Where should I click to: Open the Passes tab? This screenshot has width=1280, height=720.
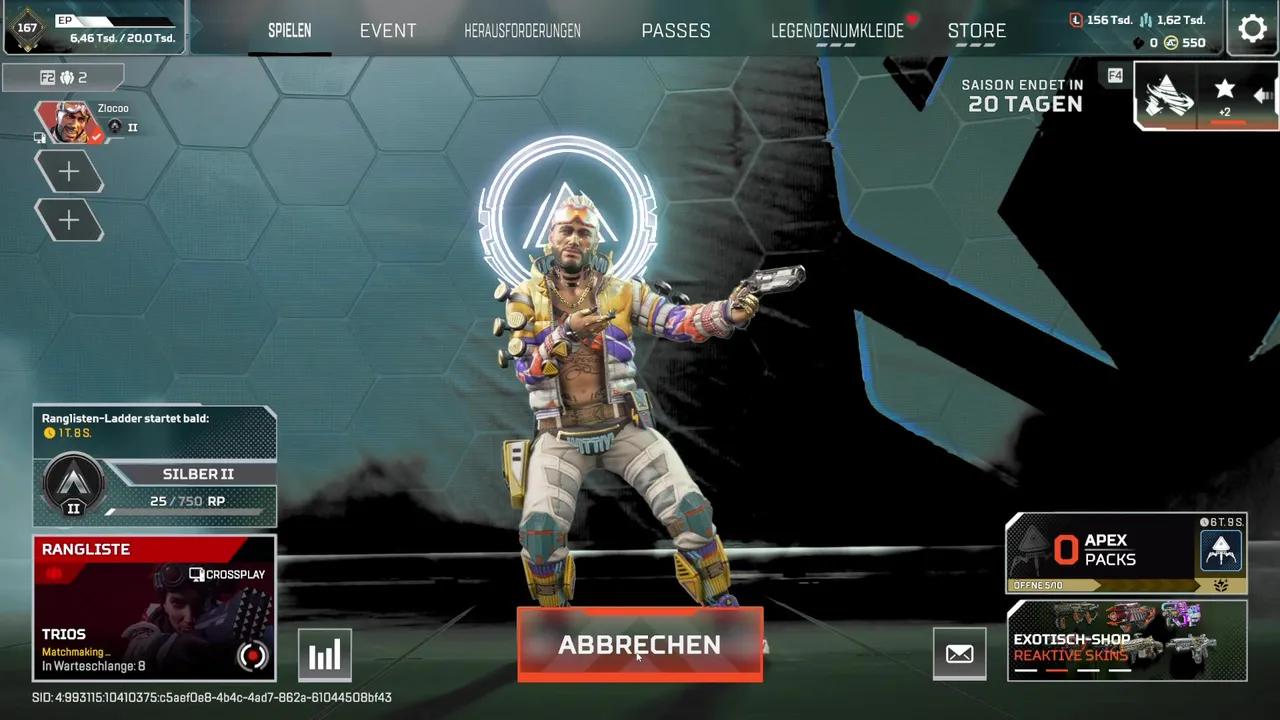(x=676, y=31)
